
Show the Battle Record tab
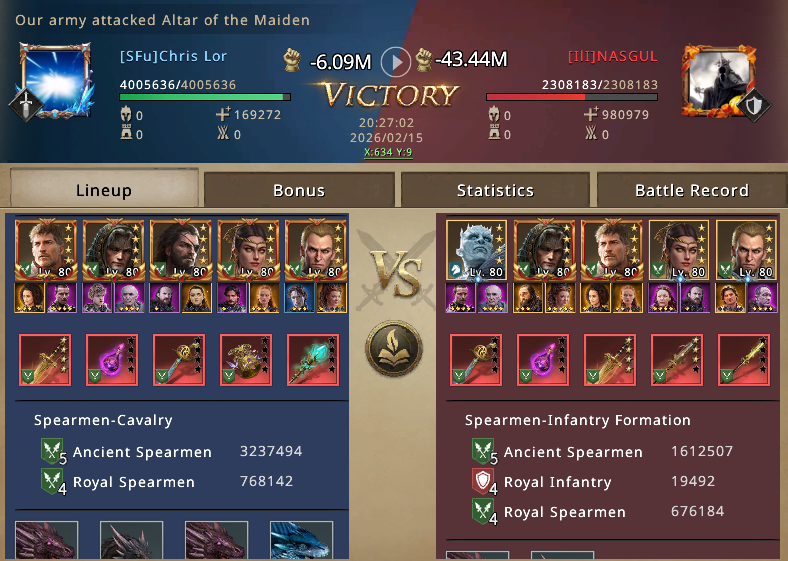pos(691,190)
